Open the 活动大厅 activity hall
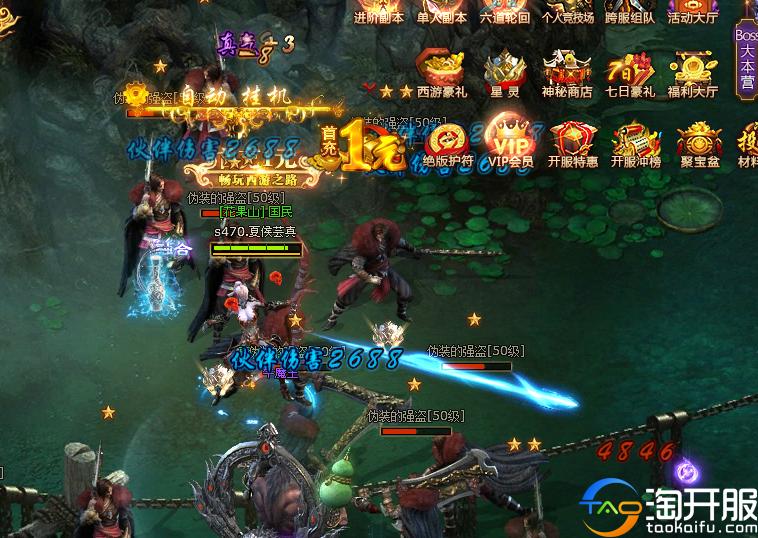The height and width of the screenshot is (538, 758). pos(693,12)
